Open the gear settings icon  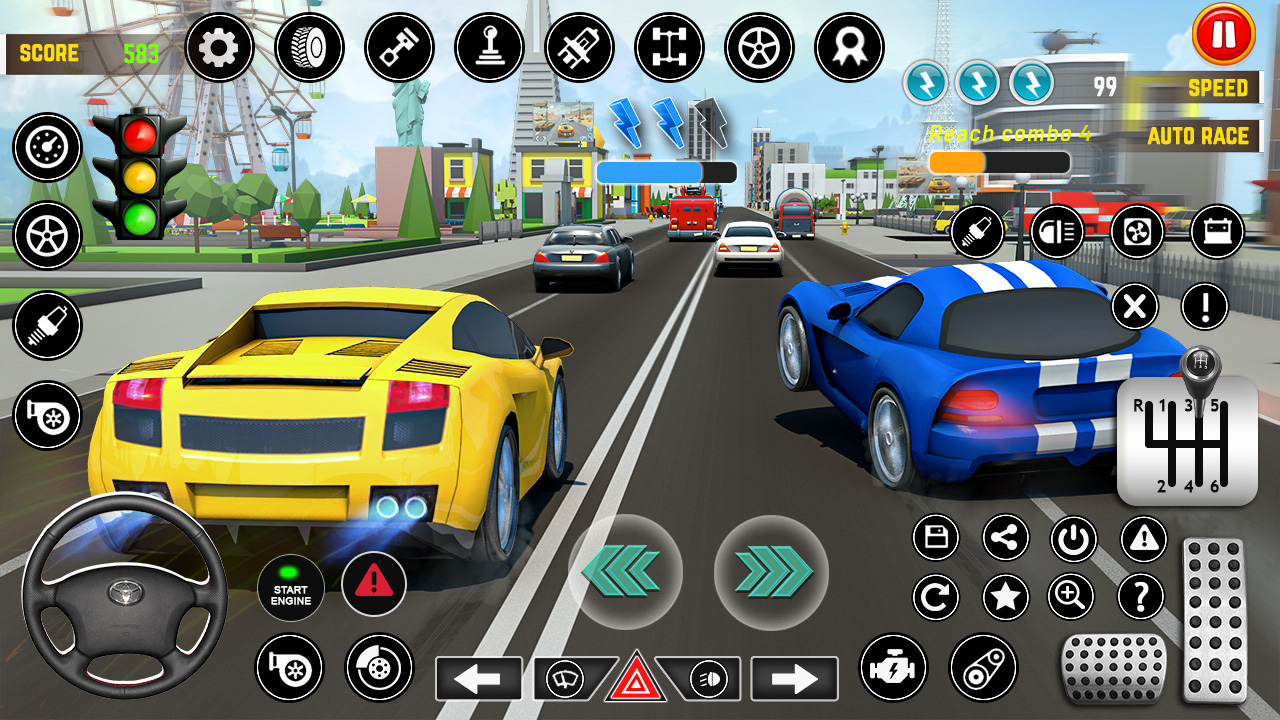(x=219, y=47)
